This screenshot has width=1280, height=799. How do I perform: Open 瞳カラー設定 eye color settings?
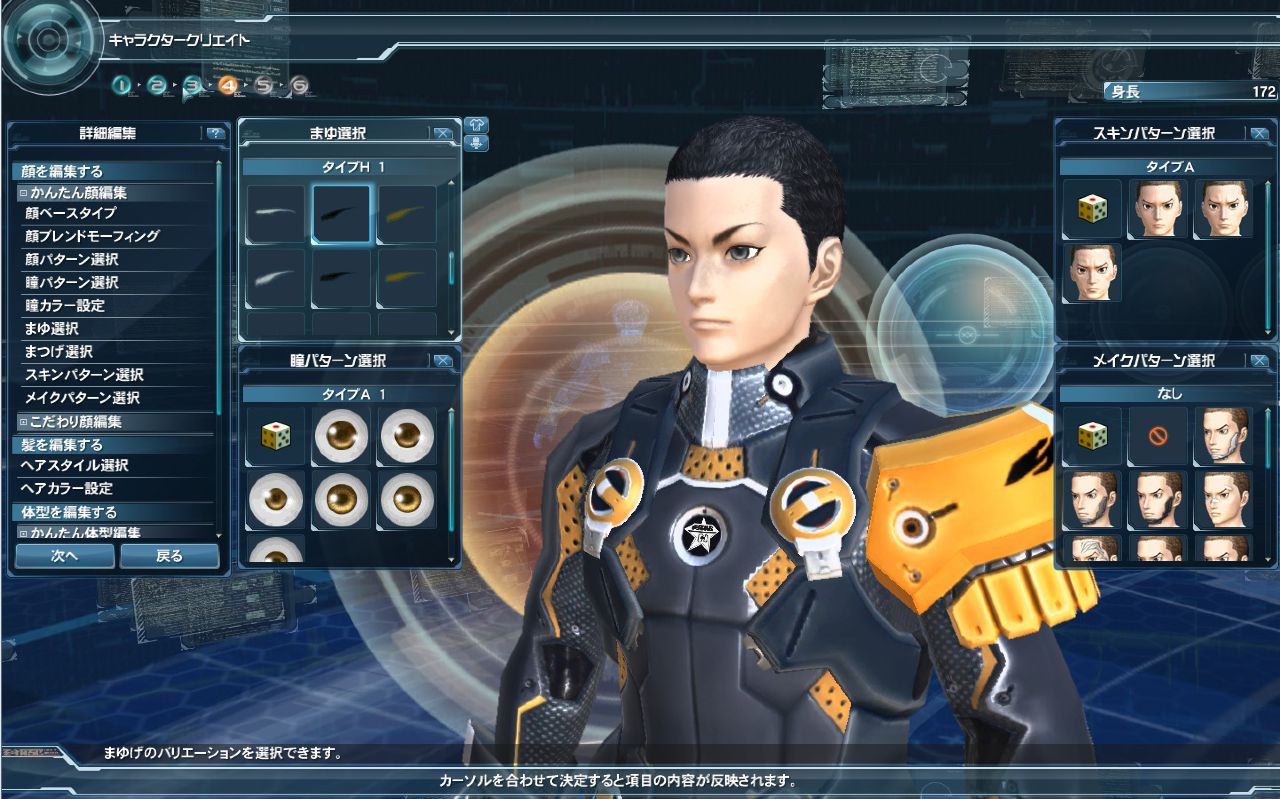[x=64, y=305]
